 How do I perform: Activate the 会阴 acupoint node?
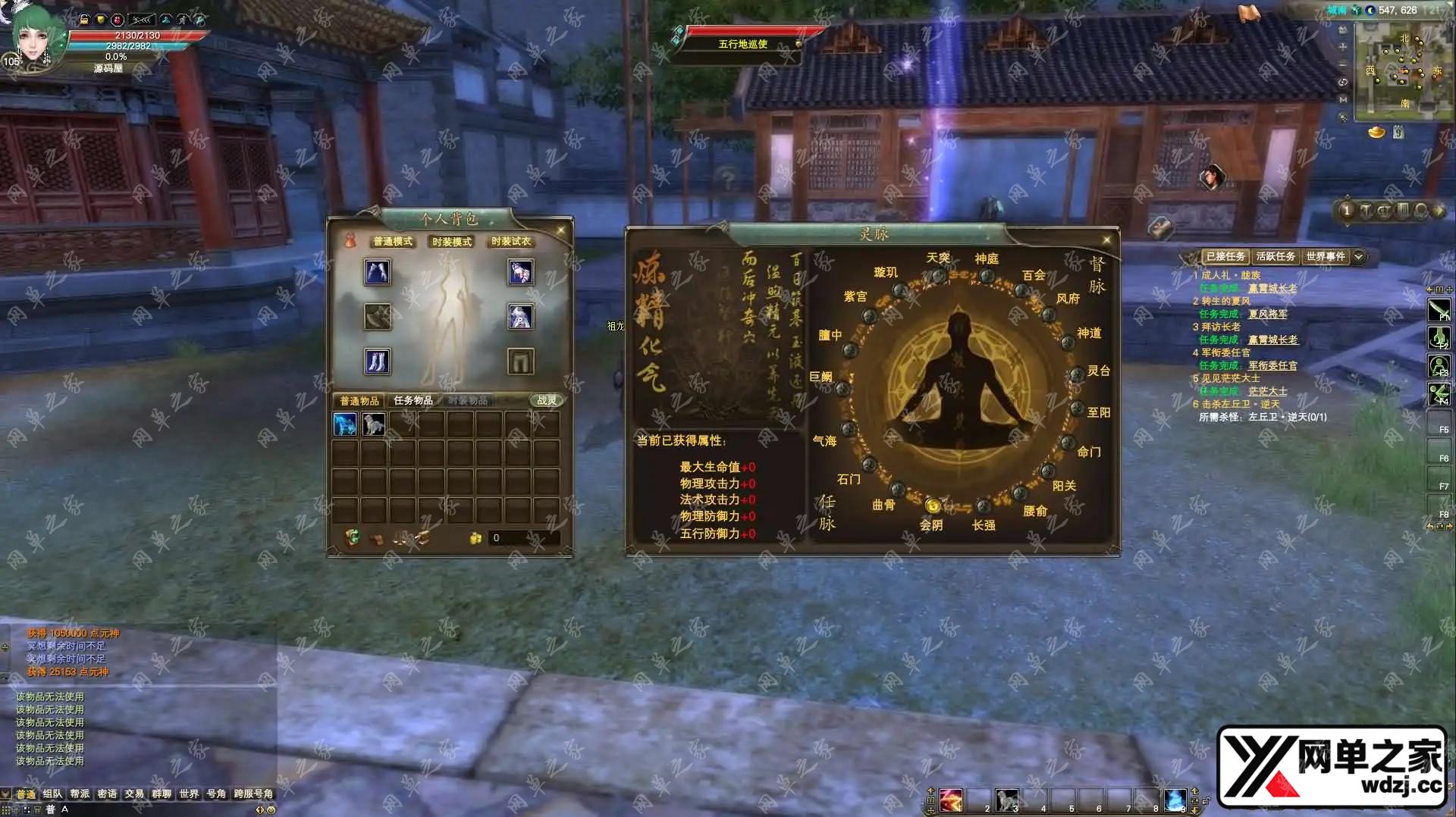point(933,506)
